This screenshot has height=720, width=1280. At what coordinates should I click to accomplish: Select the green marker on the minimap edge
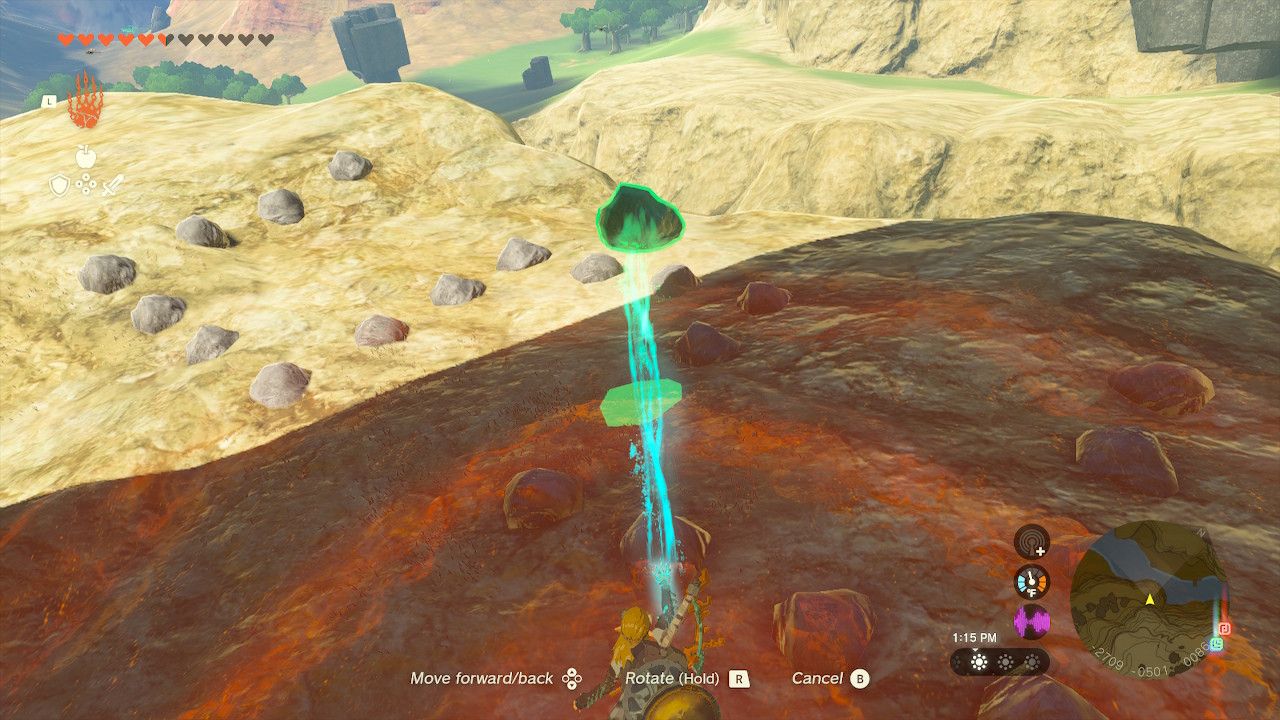[1216, 644]
